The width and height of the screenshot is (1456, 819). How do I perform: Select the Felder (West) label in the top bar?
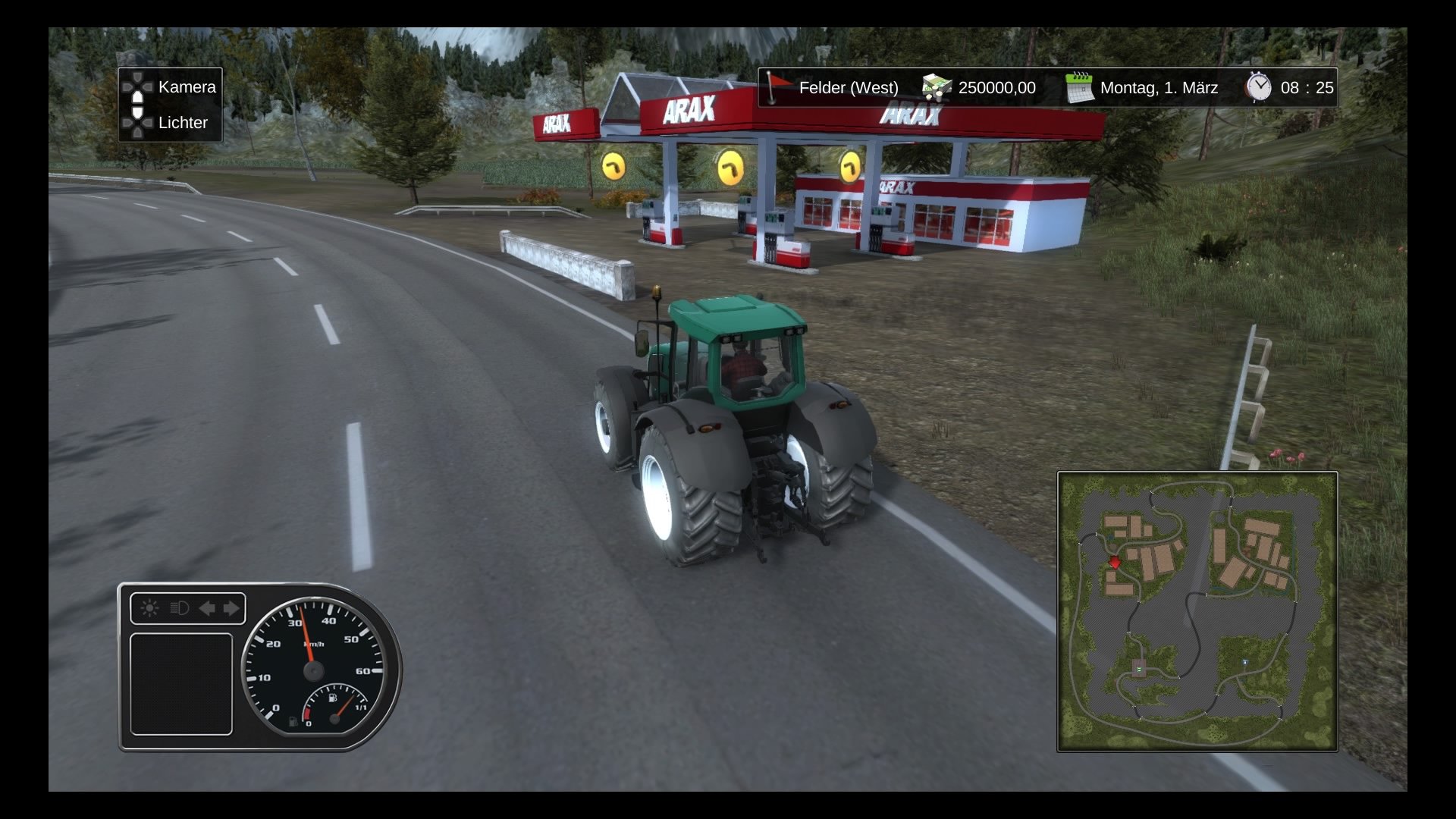pos(848,87)
